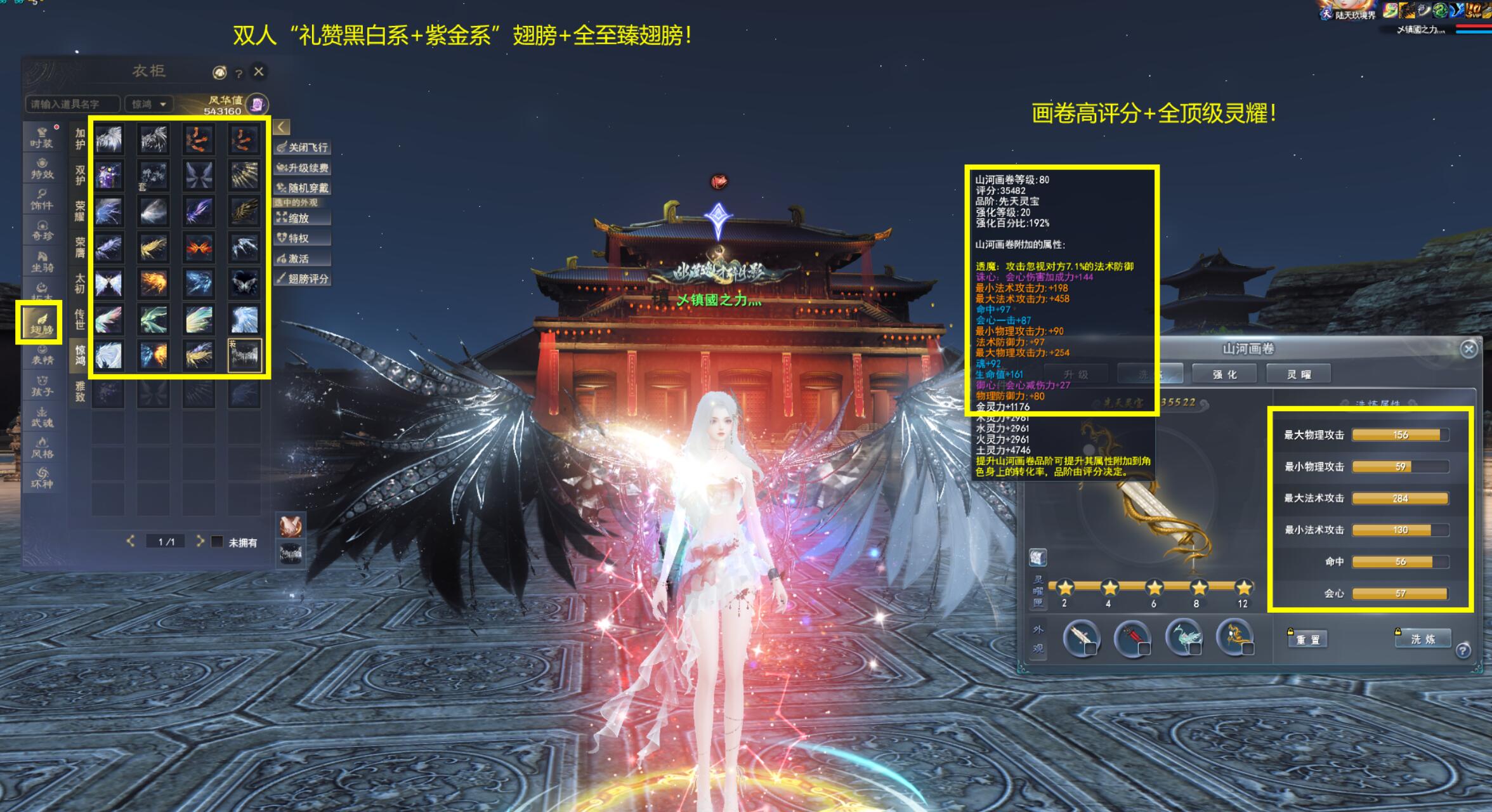
Task: Open the 惊鸿 dropdown filter
Action: (149, 104)
